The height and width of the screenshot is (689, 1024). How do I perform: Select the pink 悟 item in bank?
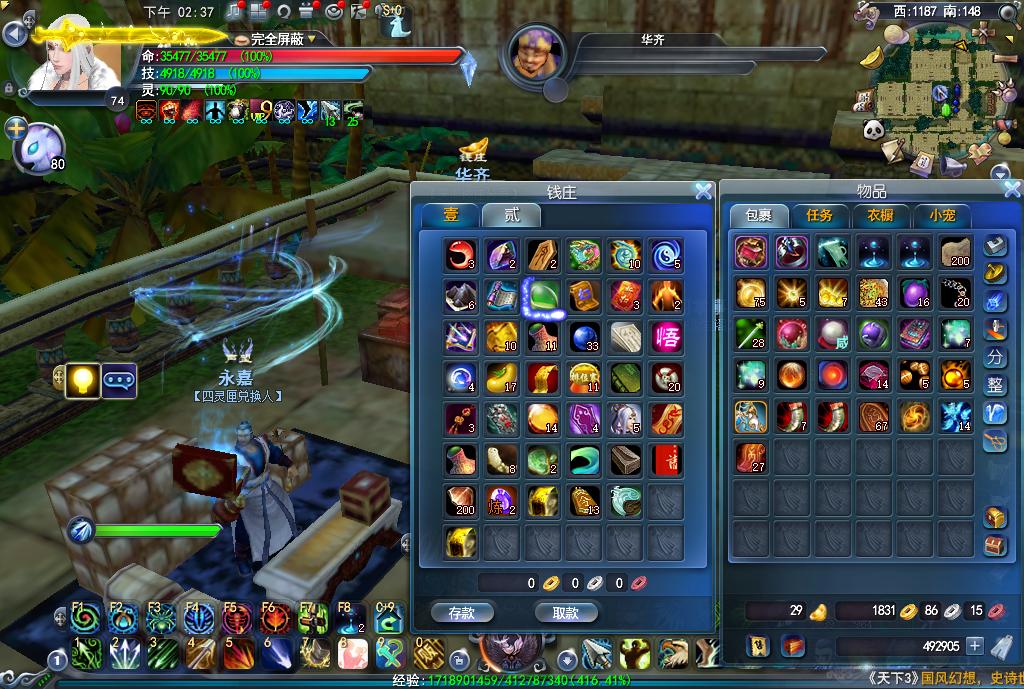pos(667,337)
